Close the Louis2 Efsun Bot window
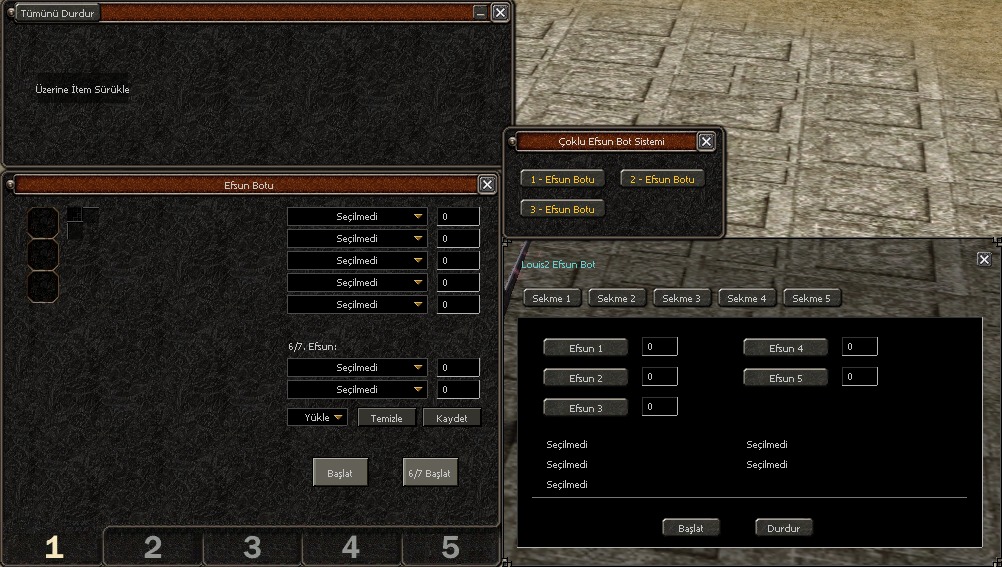This screenshot has width=1002, height=567. pos(984,259)
